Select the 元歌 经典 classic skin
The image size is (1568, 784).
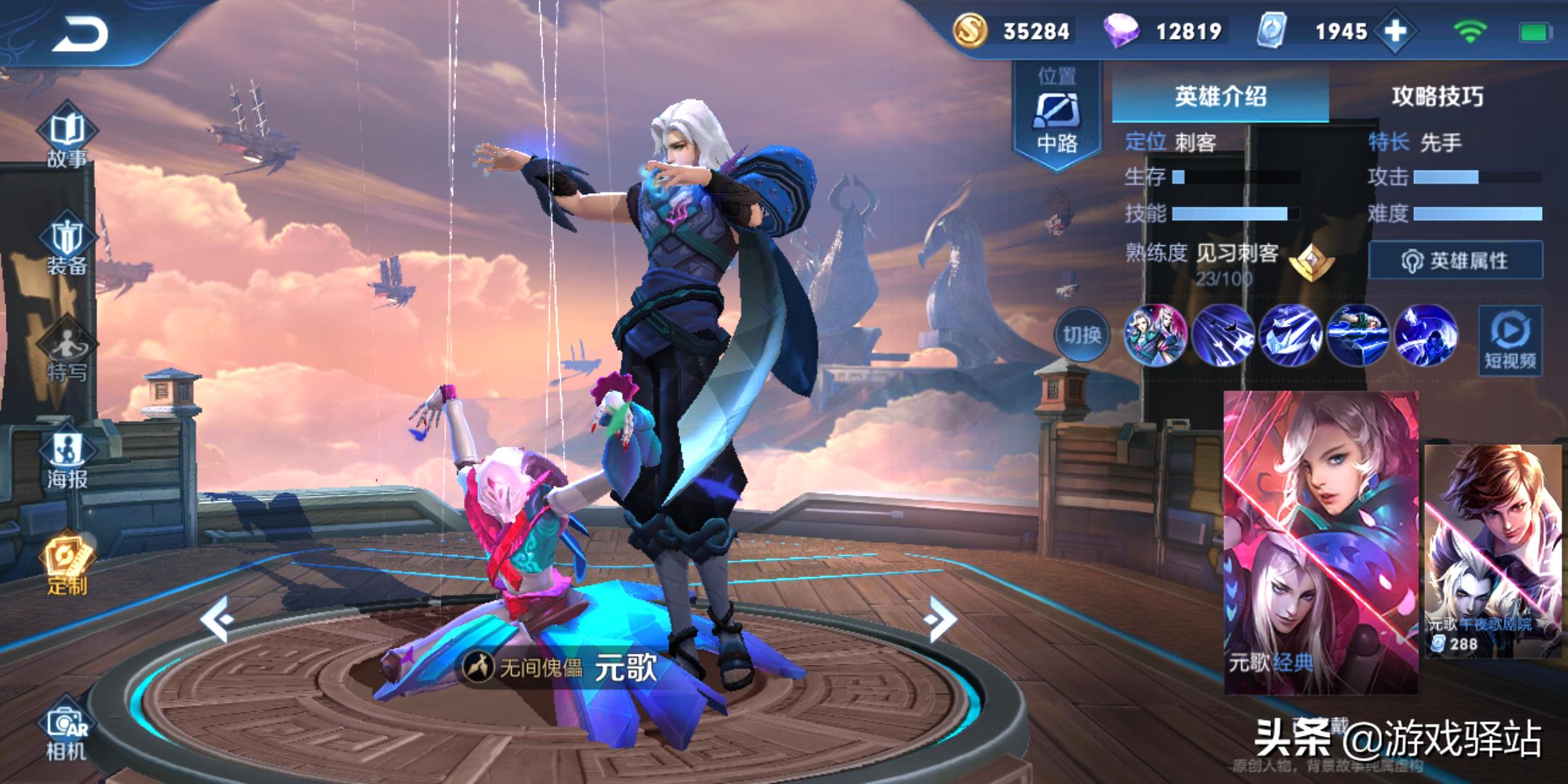click(1320, 541)
